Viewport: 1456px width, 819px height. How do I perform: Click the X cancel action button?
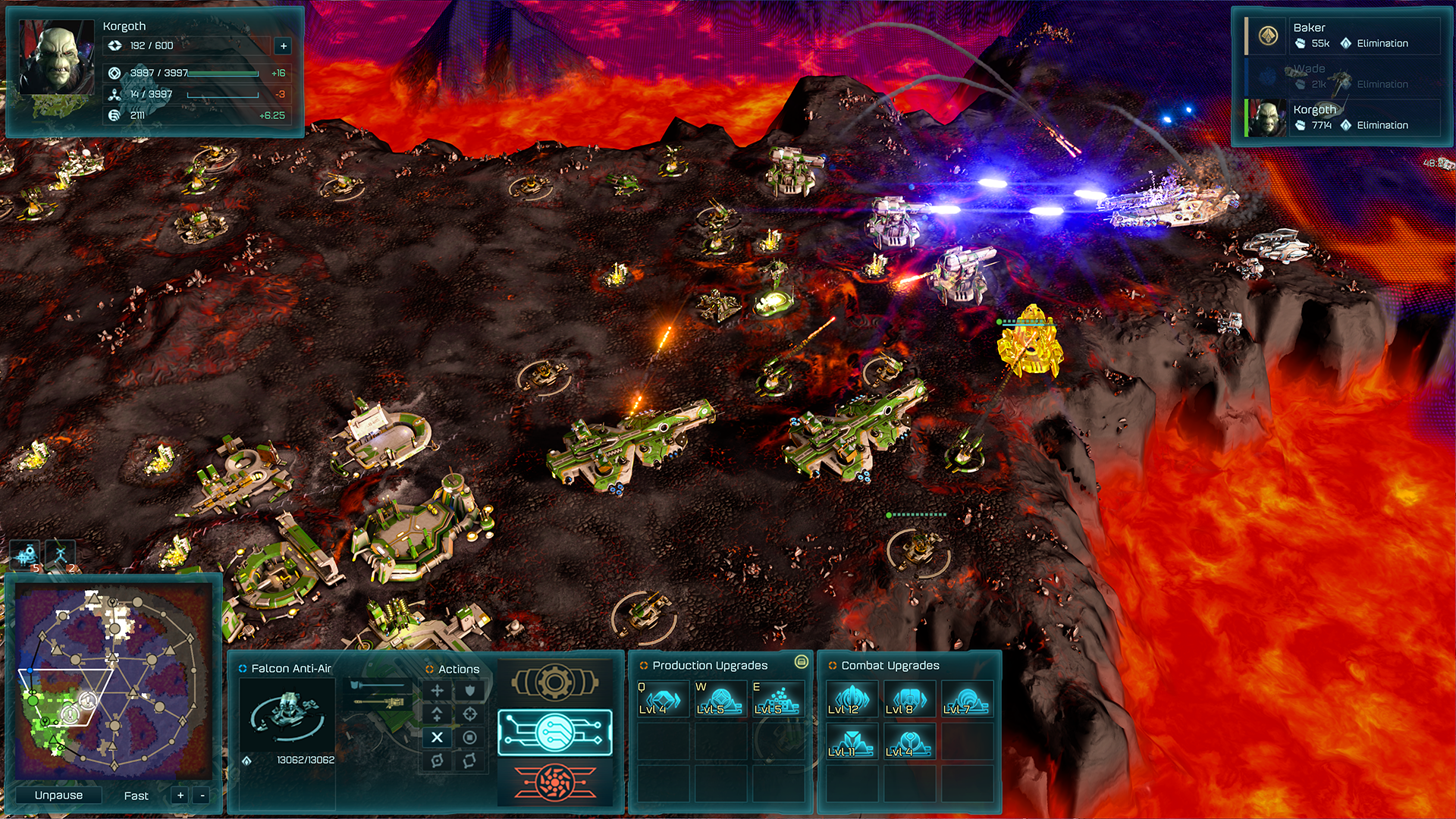pyautogui.click(x=437, y=737)
